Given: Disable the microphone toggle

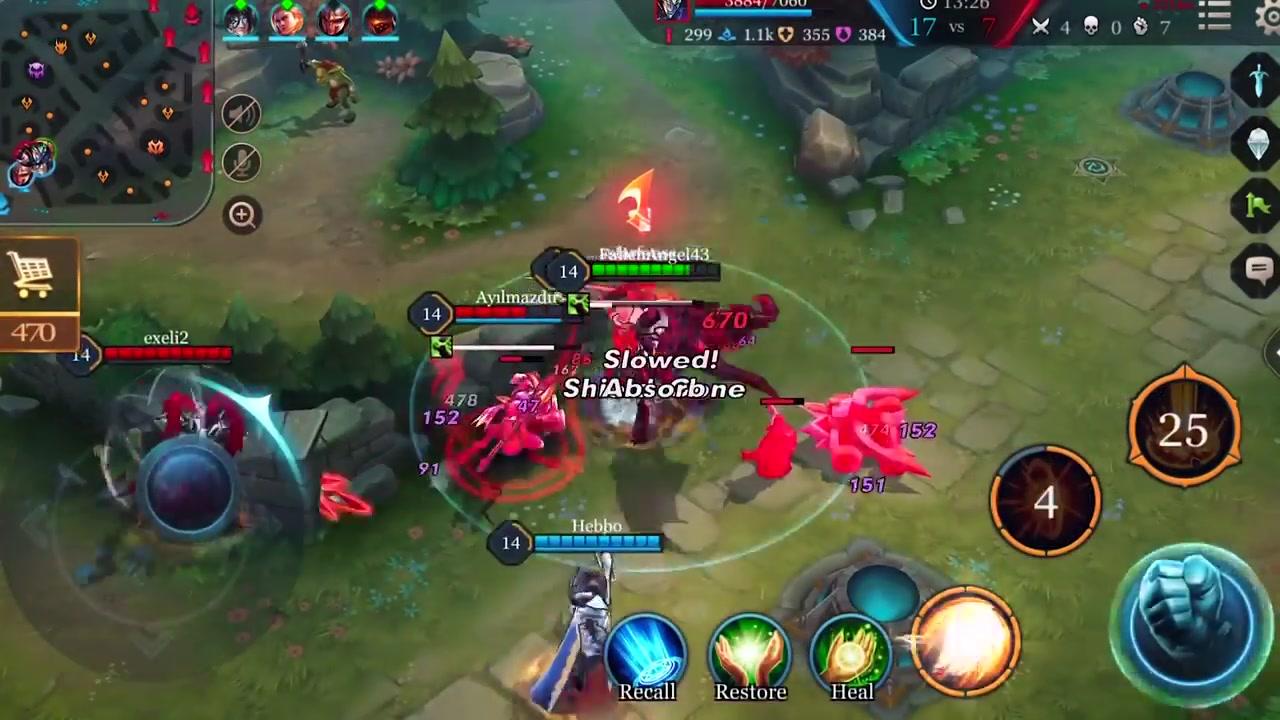Looking at the screenshot, I should coord(240,163).
